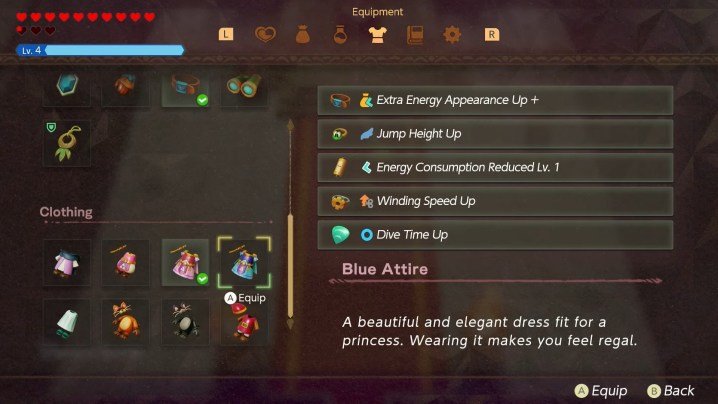Pick the orange cat outfit
The height and width of the screenshot is (404, 718).
click(126, 322)
